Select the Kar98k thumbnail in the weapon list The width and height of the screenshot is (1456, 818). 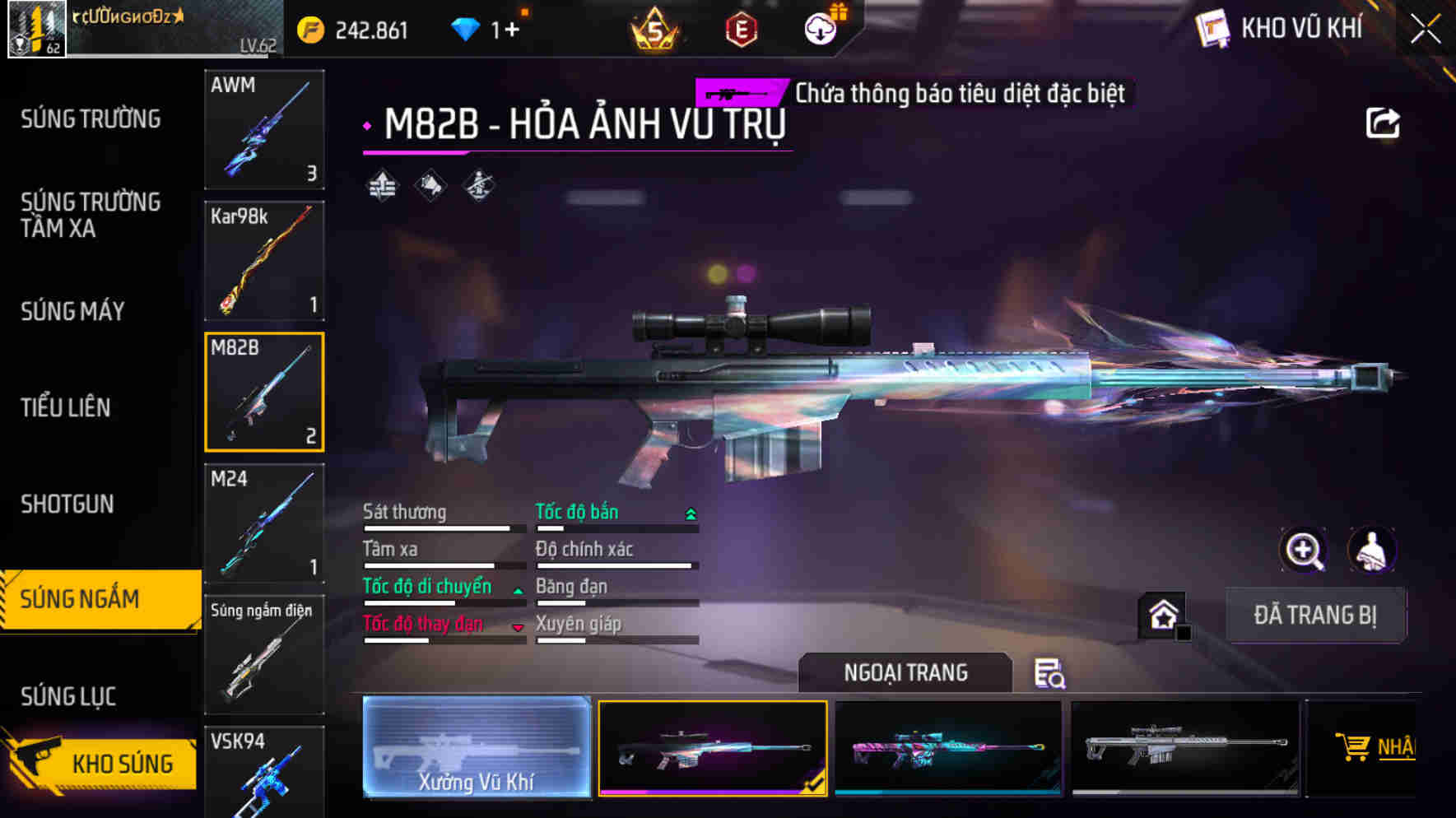[x=263, y=261]
